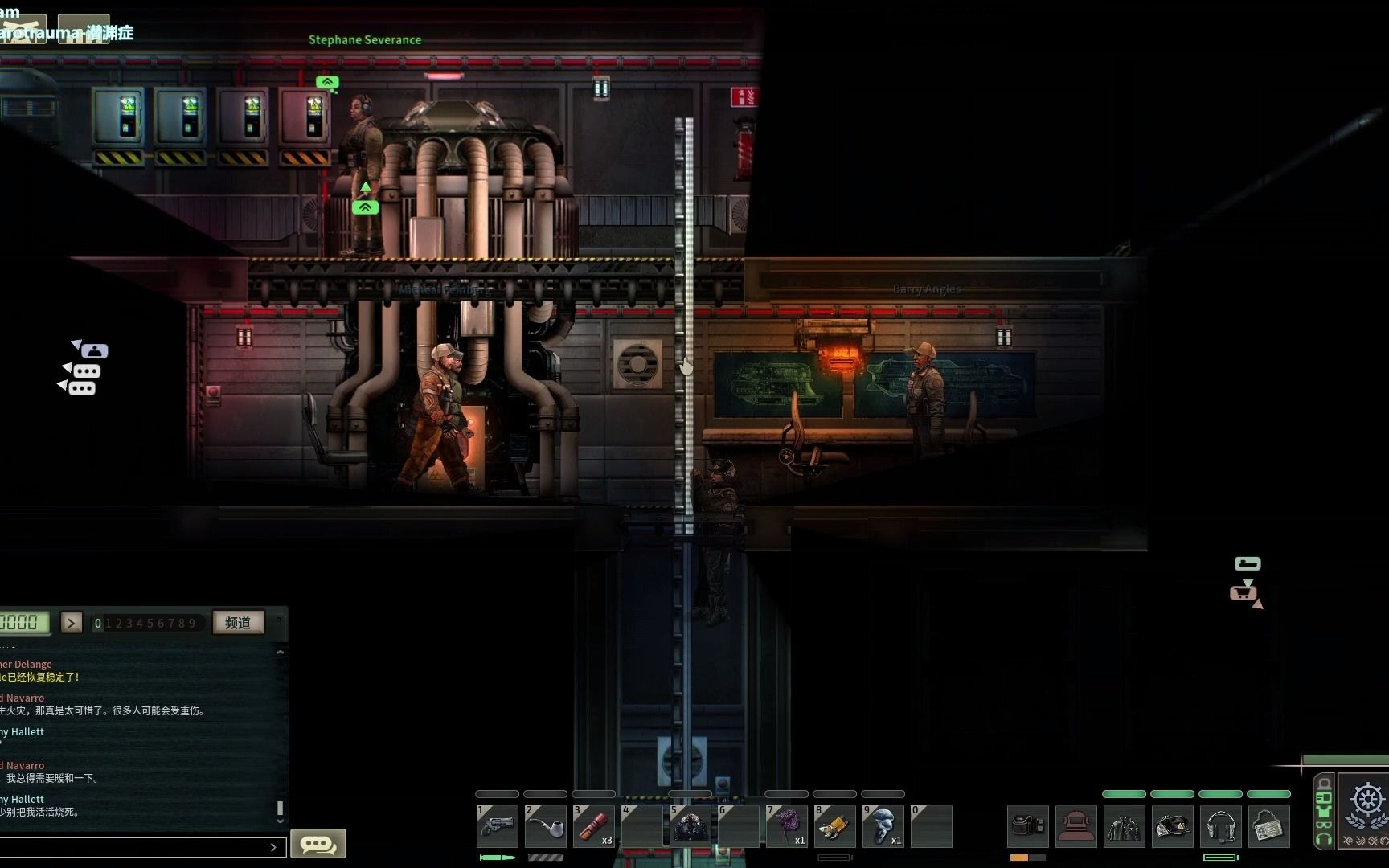Choose the red flare stack in slot 3
1389x868 pixels.
point(593,826)
